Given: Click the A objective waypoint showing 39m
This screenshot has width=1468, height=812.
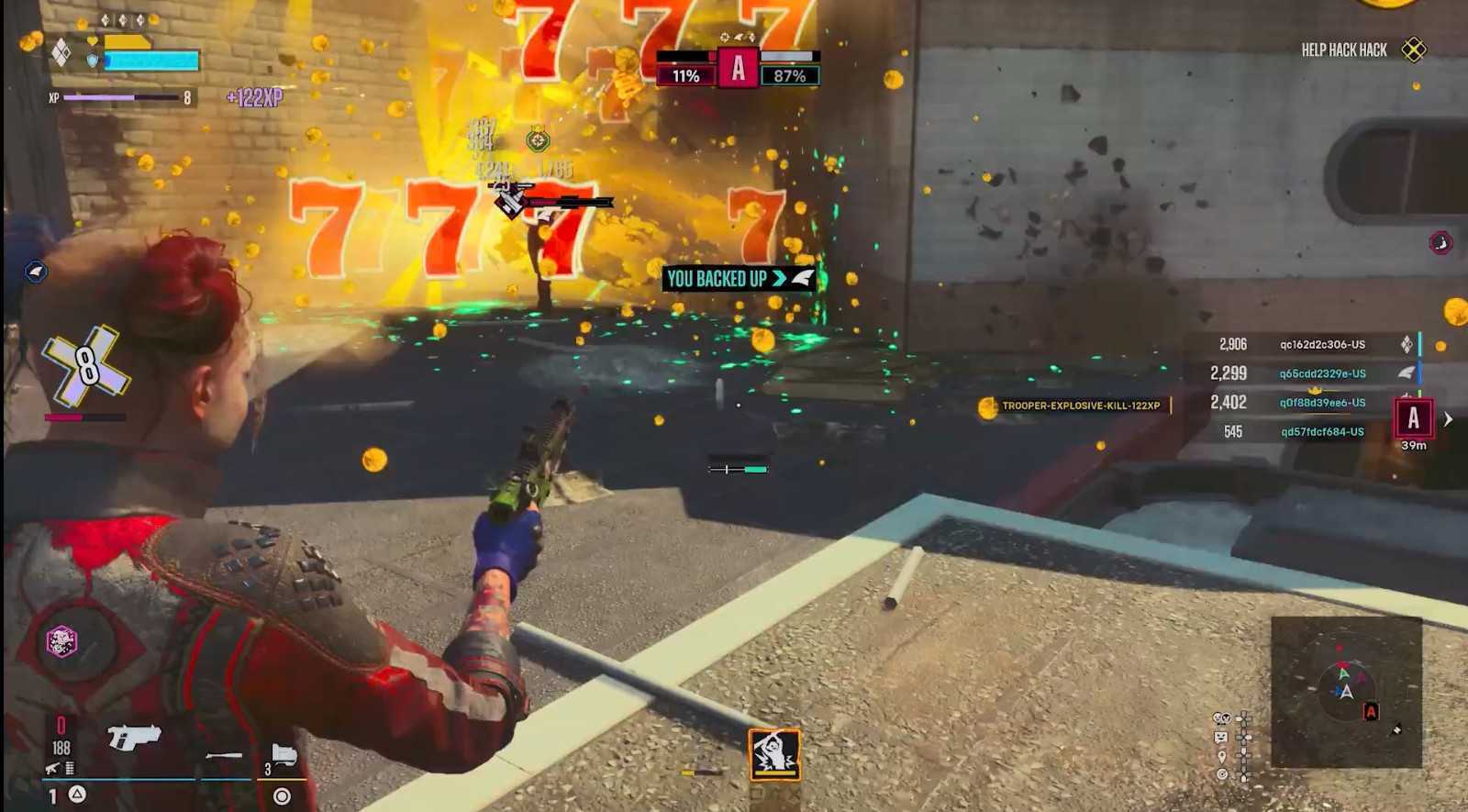Looking at the screenshot, I should (x=1413, y=419).
